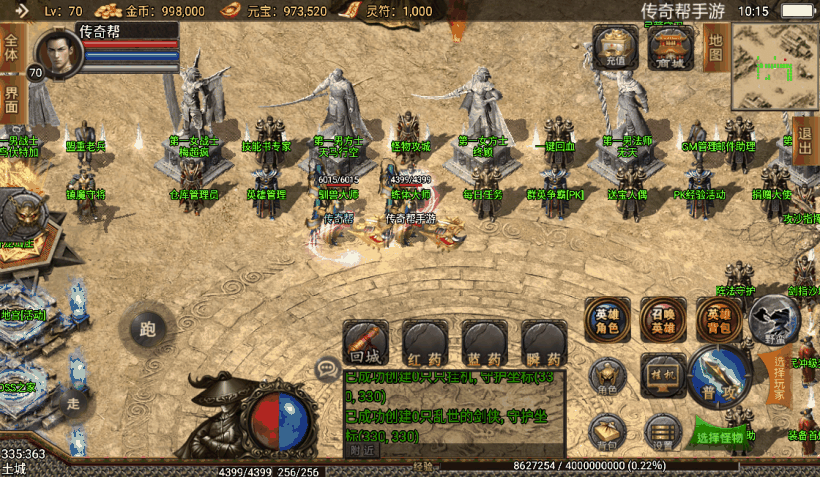820x477 pixels.
Task: Tap the green 选择怪物 target monster button
Action: [719, 436]
